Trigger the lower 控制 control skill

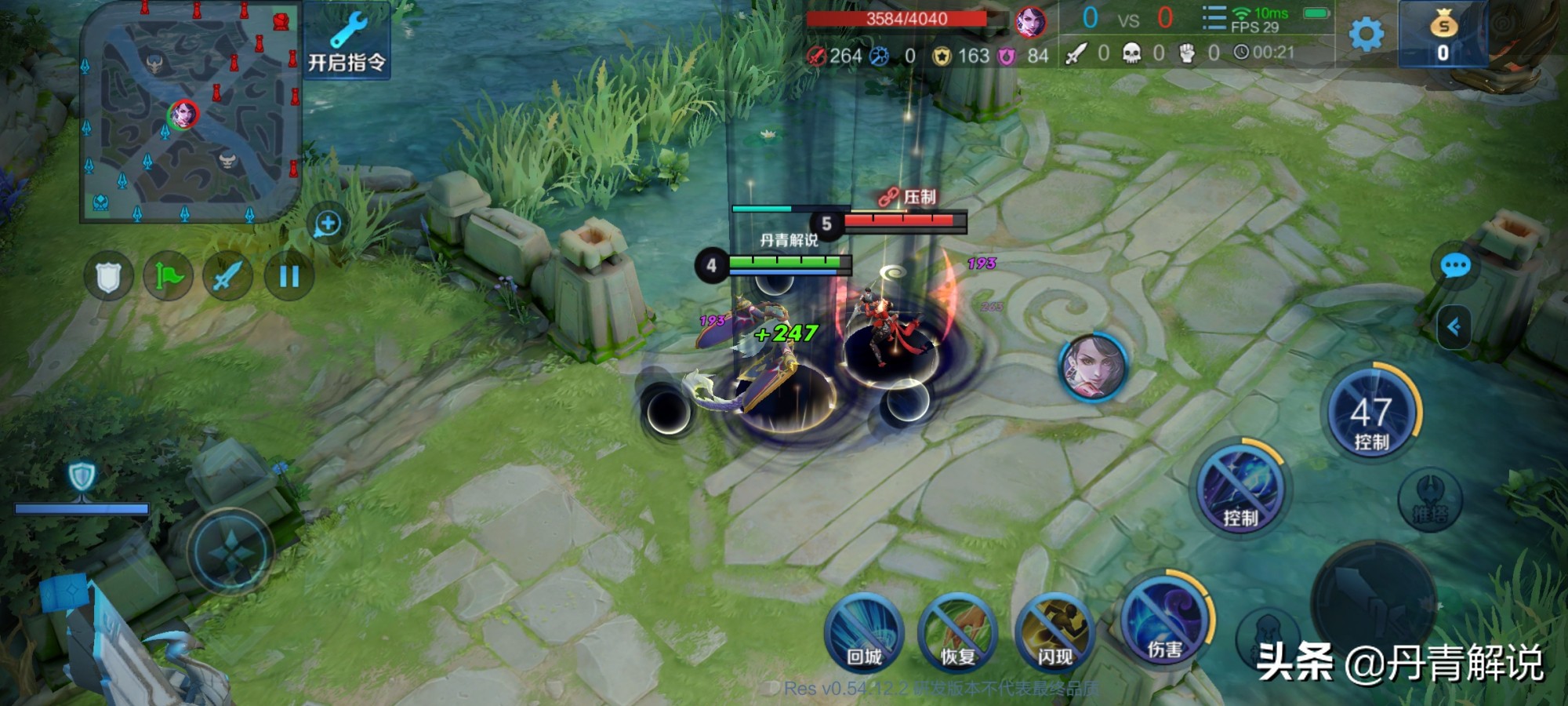[1240, 490]
